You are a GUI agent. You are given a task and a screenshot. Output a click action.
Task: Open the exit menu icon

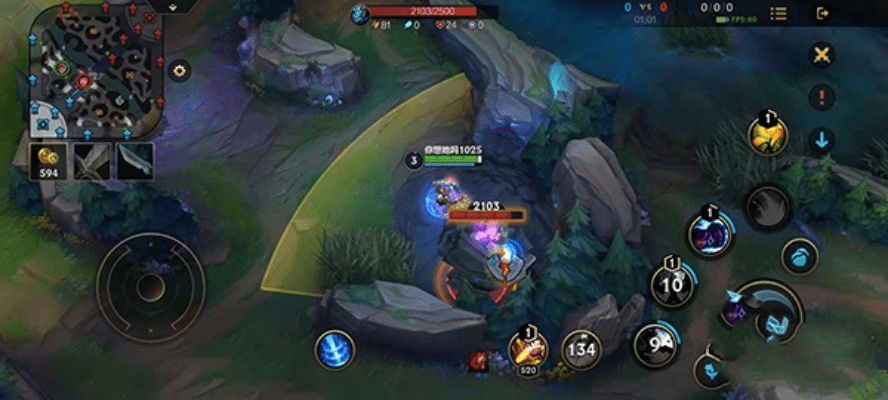click(x=823, y=13)
